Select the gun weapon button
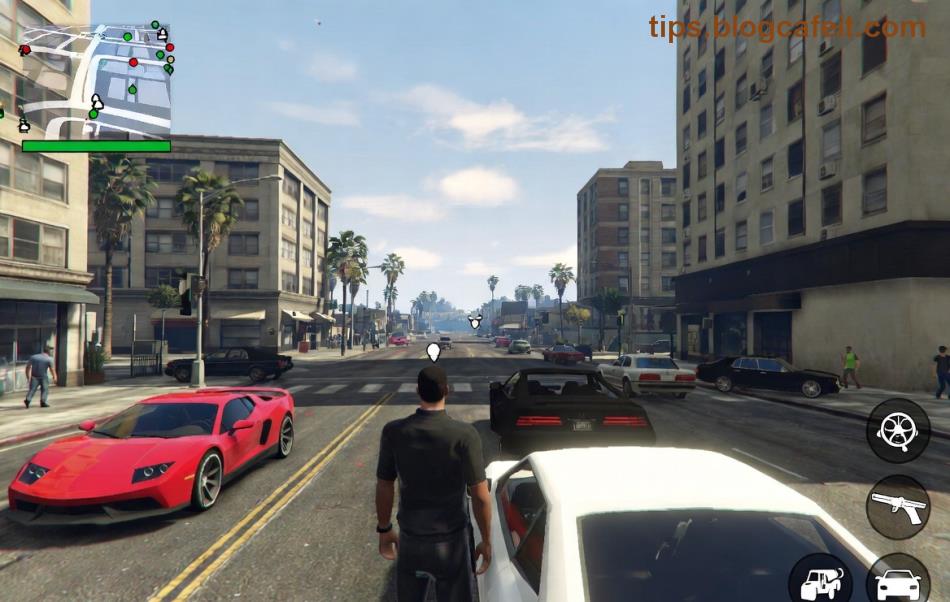This screenshot has height=602, width=950. tap(897, 507)
